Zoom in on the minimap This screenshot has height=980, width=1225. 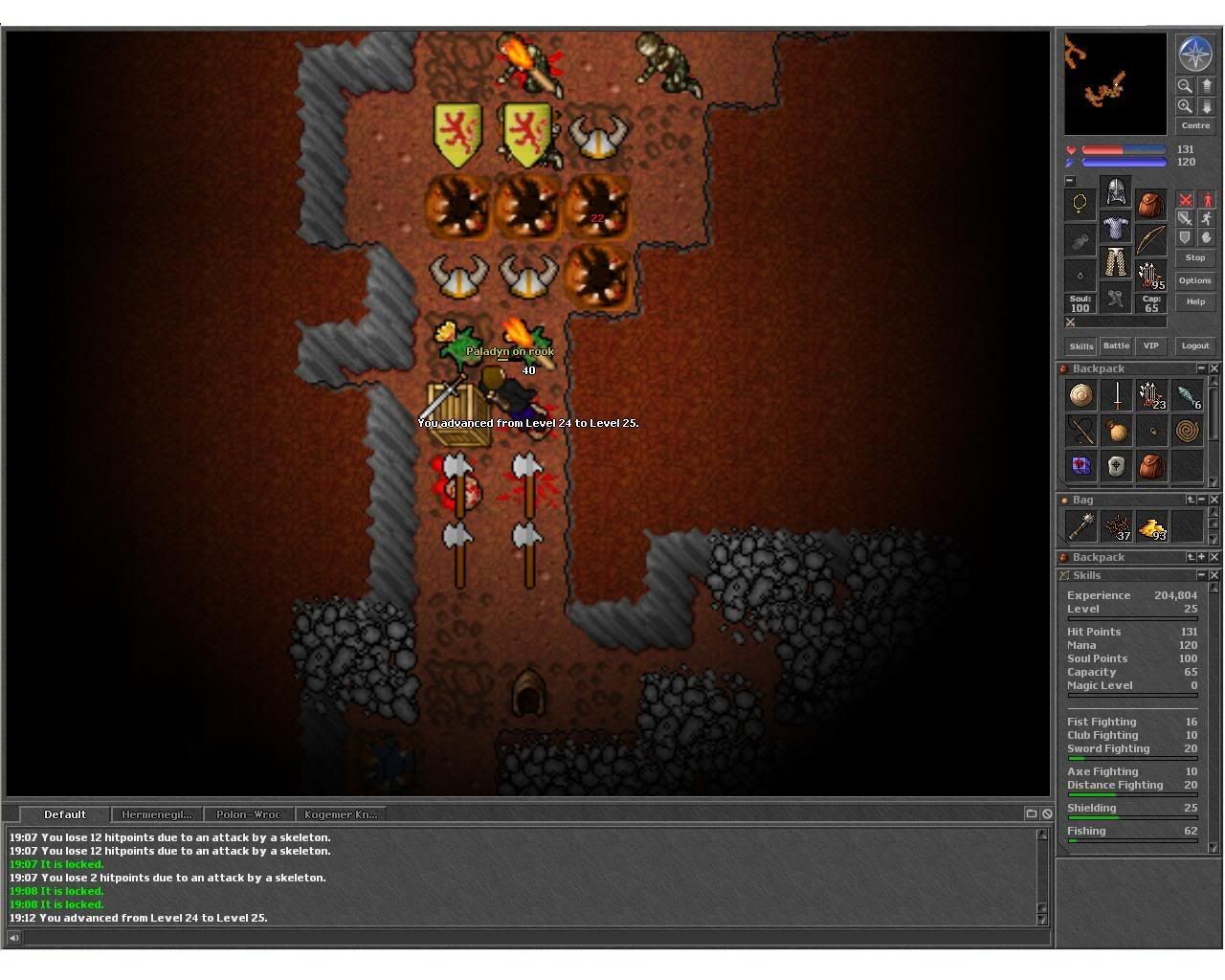pos(1185,106)
